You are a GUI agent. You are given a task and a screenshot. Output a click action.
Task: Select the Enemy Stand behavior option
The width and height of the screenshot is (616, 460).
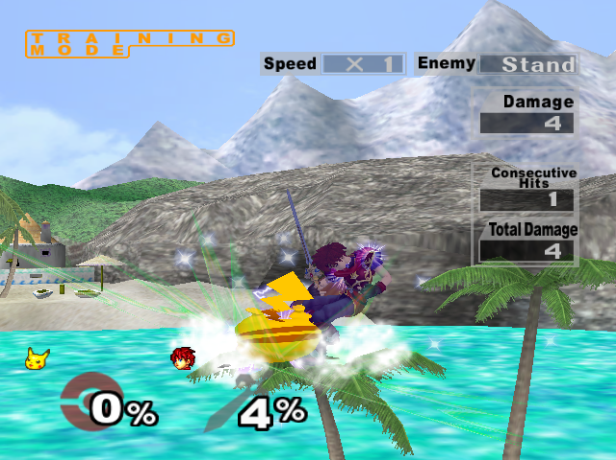pyautogui.click(x=527, y=64)
